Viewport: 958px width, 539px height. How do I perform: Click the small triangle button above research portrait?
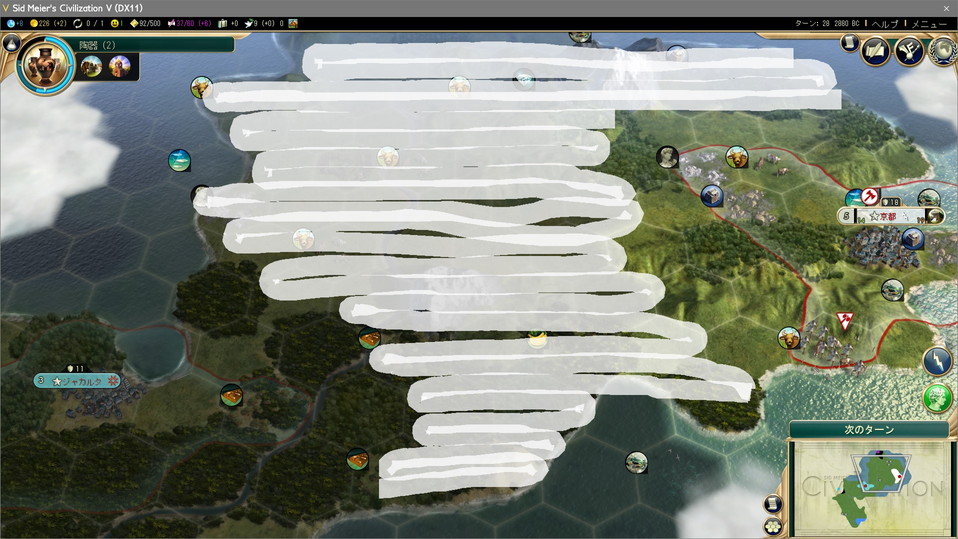[x=11, y=43]
